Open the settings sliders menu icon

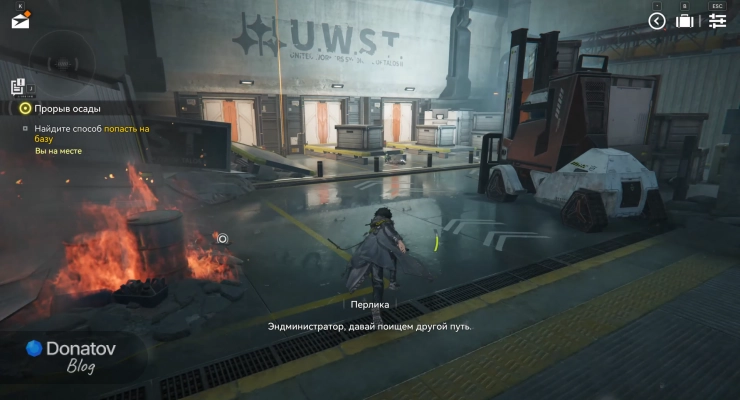coord(717,21)
